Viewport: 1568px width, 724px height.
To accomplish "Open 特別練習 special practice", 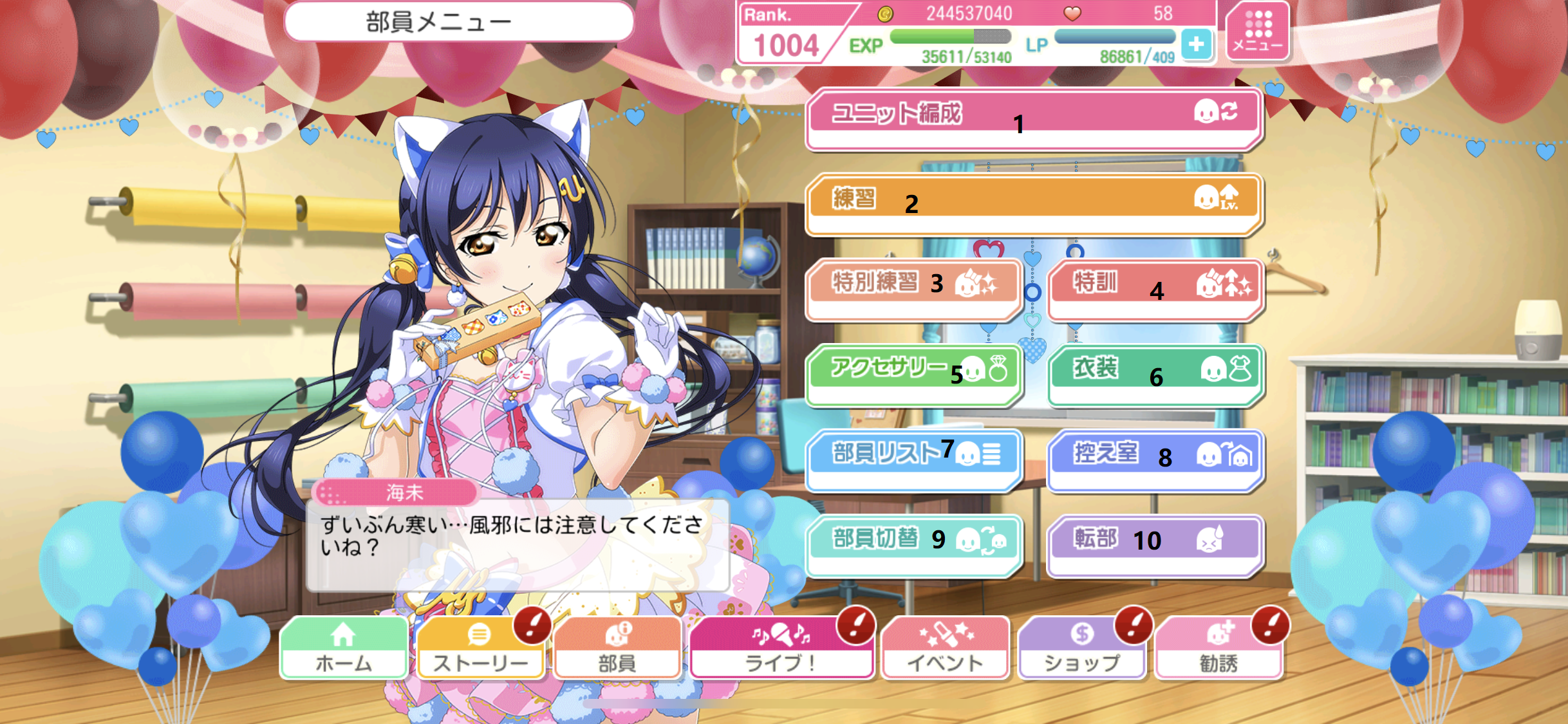I will 913,289.
